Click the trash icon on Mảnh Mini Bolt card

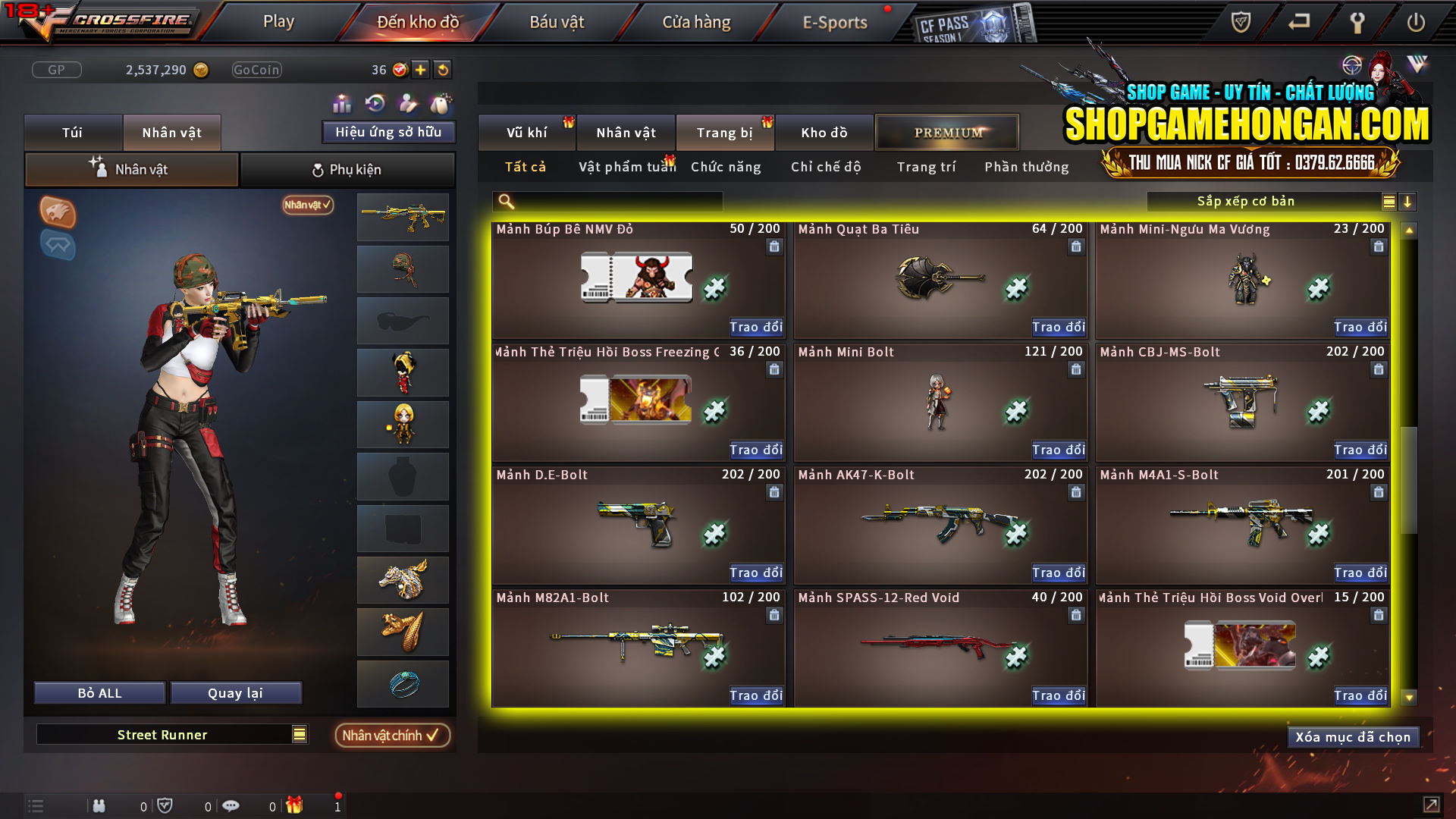pyautogui.click(x=1075, y=369)
